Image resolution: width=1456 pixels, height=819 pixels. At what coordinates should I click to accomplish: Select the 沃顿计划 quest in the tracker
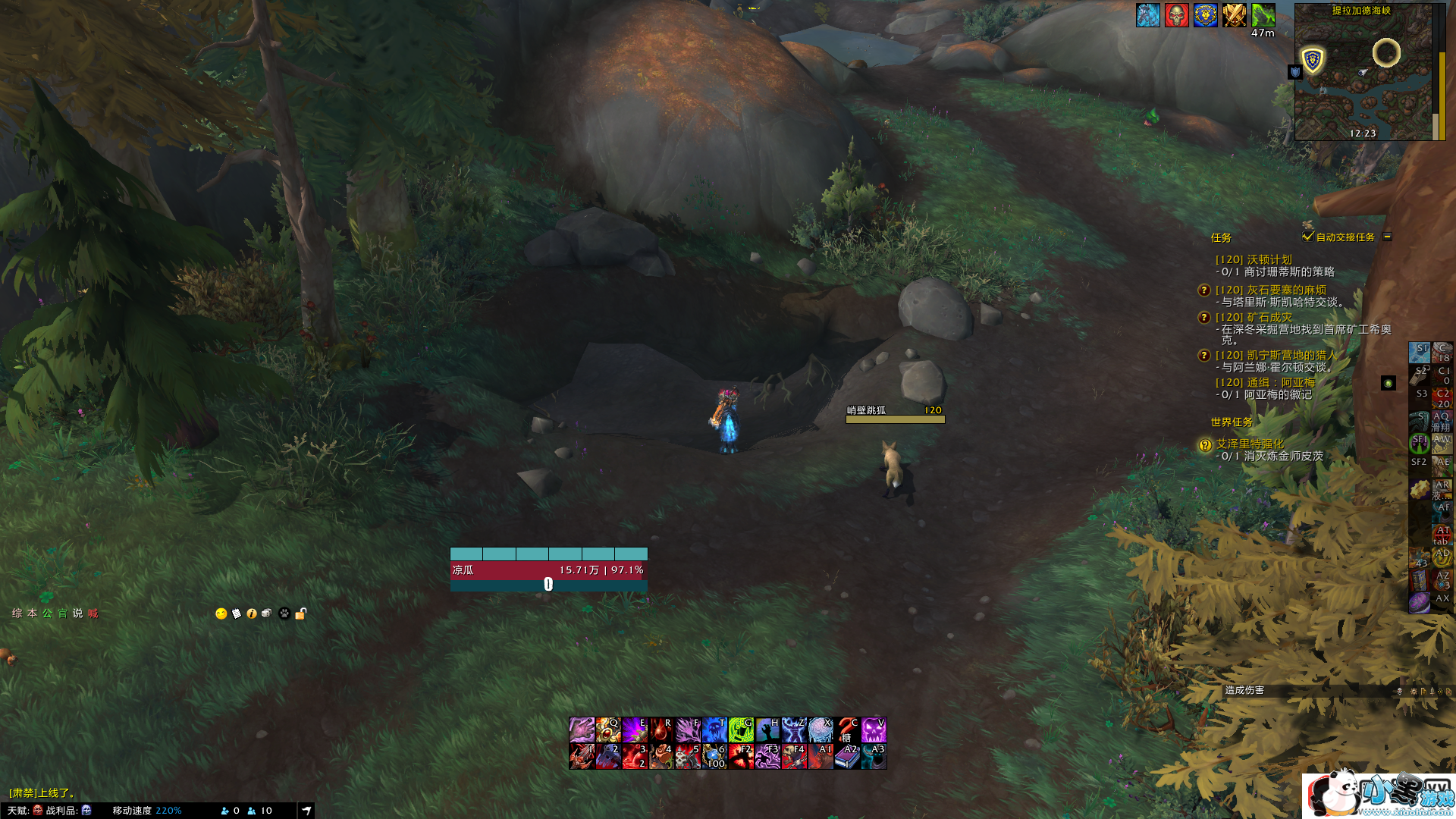coord(1253,259)
